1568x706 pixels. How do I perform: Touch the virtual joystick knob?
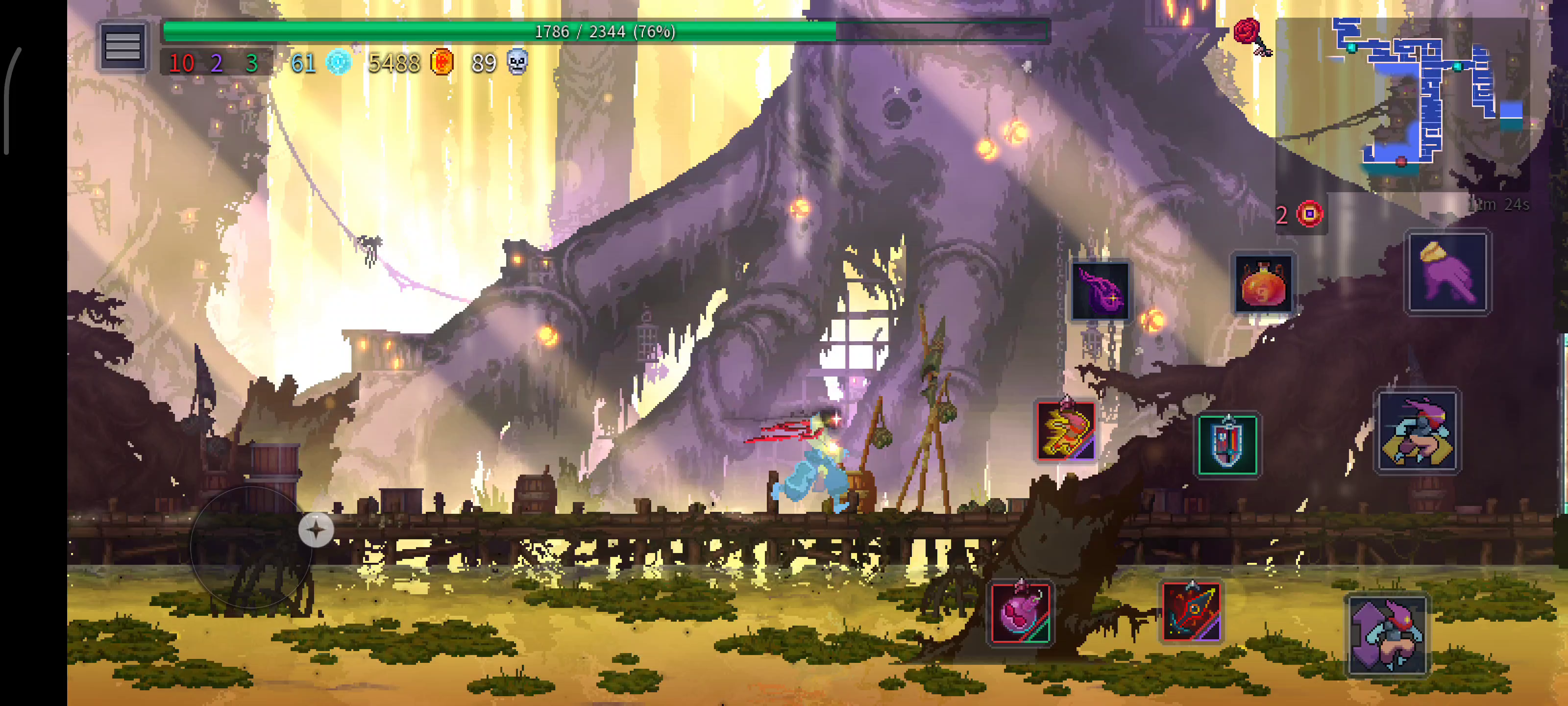click(316, 529)
